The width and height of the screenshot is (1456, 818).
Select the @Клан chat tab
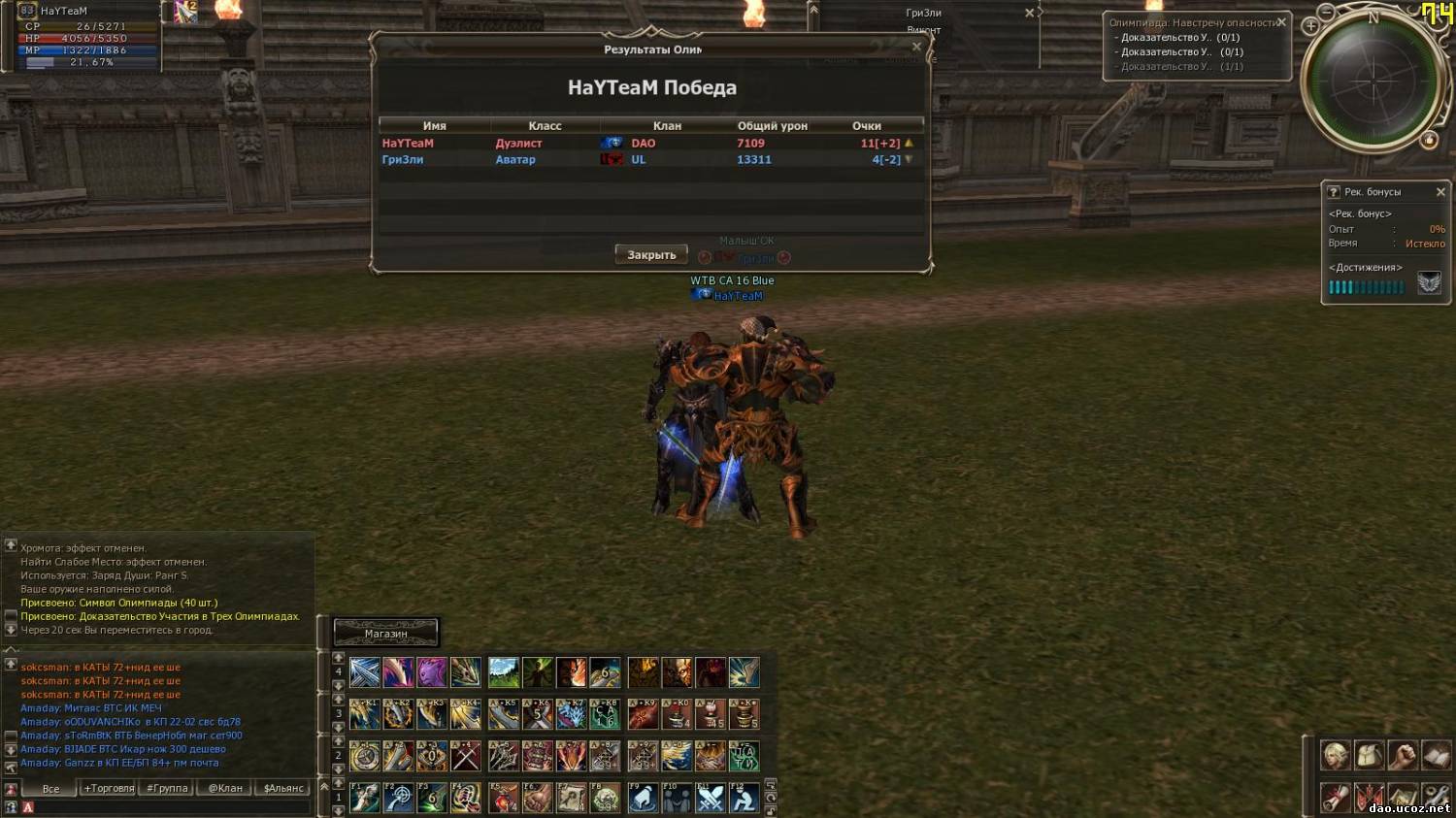[225, 788]
